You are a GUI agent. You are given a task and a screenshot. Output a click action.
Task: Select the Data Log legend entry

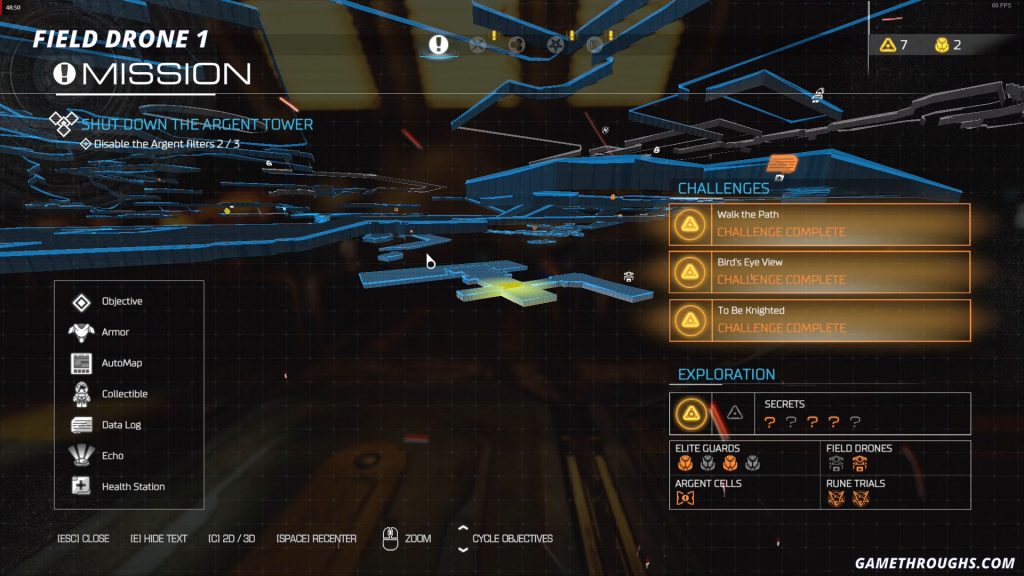point(121,425)
